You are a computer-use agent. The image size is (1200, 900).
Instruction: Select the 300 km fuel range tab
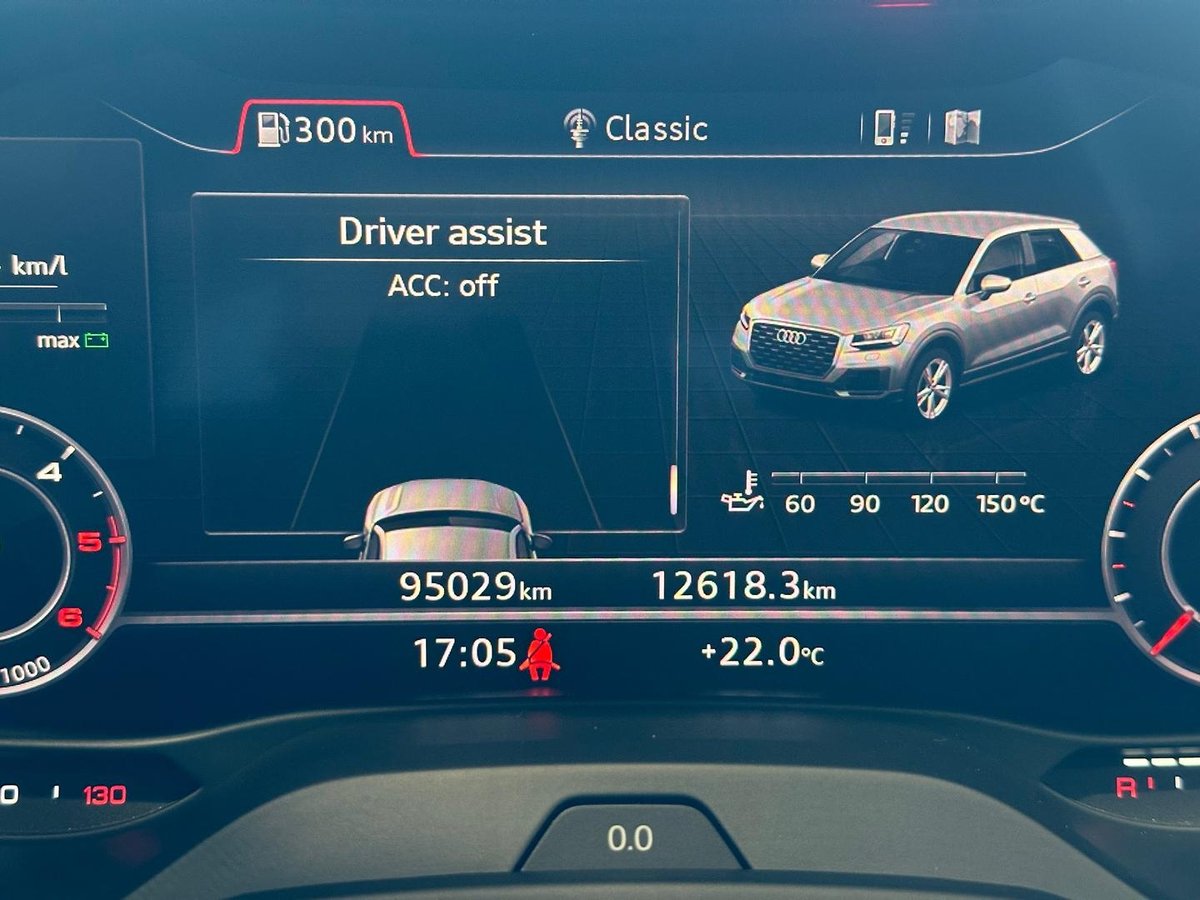pos(326,130)
